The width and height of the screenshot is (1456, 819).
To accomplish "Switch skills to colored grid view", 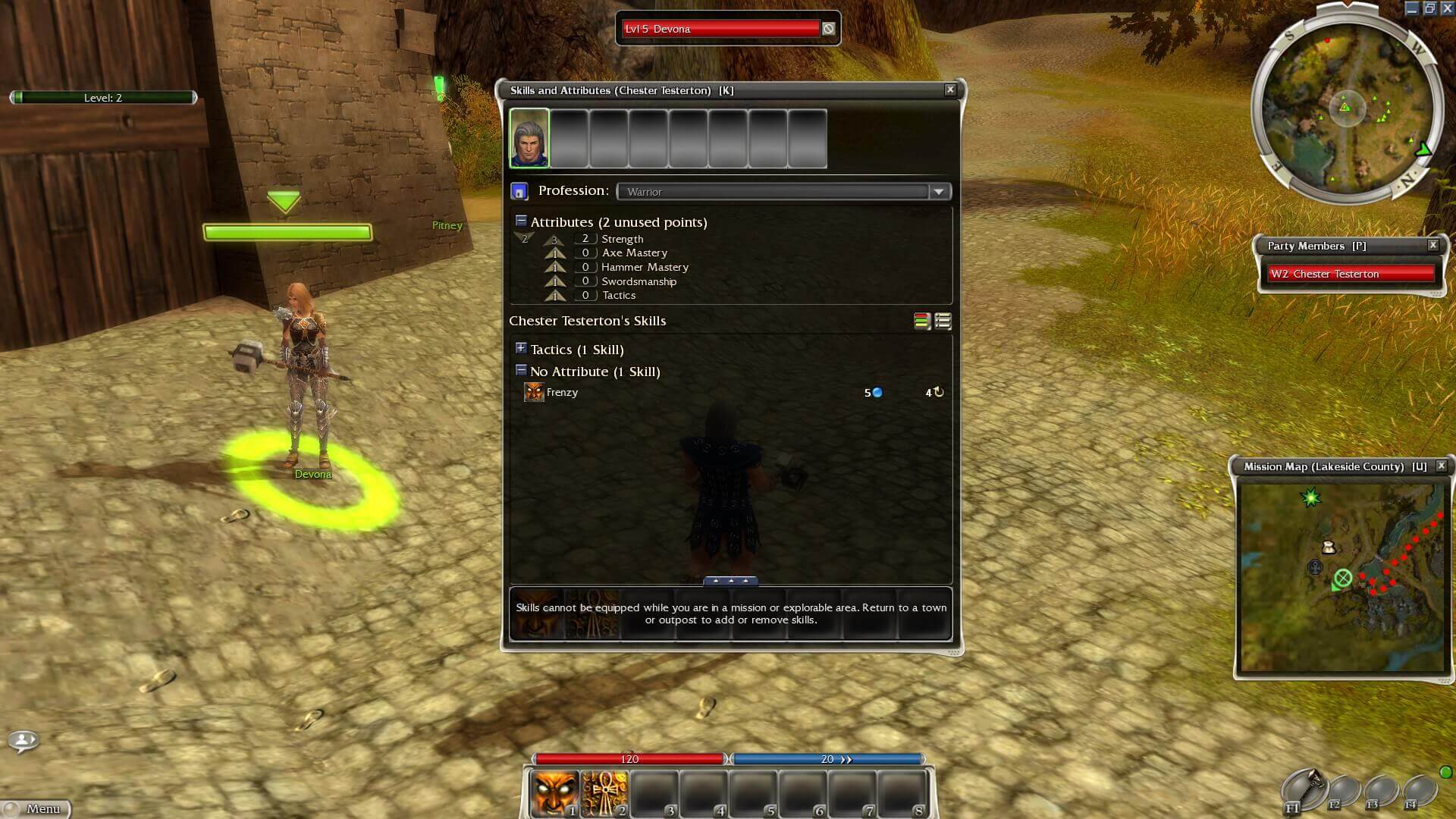I will coord(920,321).
